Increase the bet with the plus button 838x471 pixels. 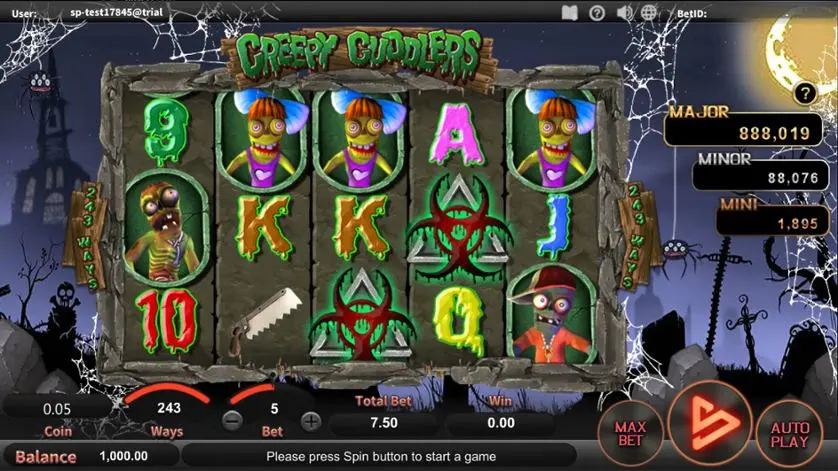pos(311,421)
